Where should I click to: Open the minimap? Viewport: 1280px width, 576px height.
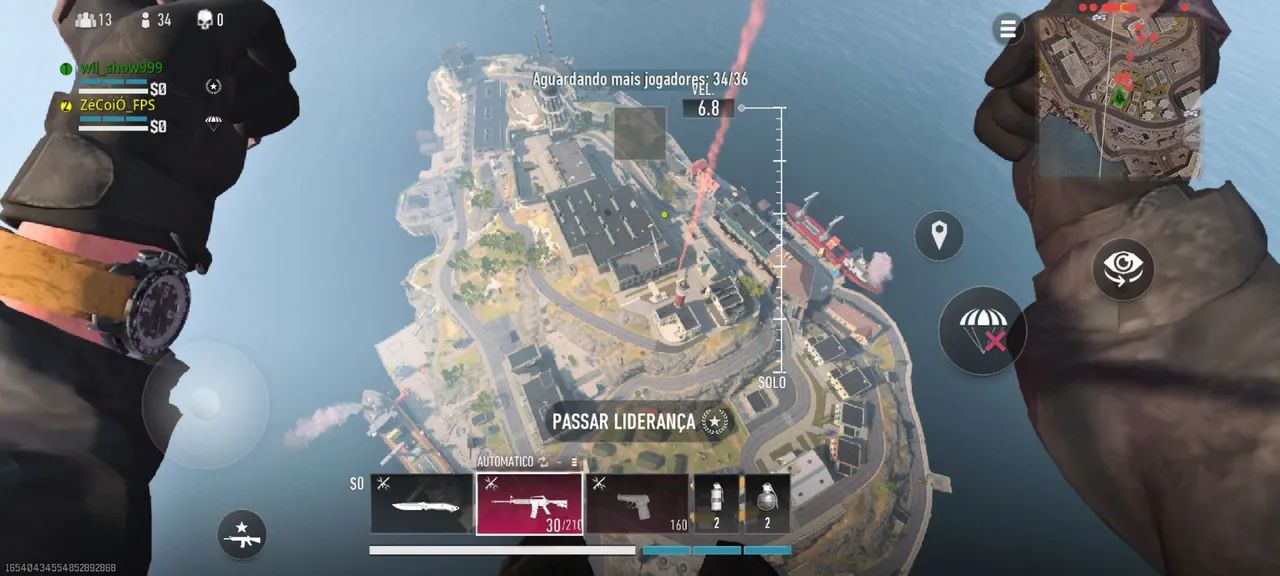[x=1117, y=95]
